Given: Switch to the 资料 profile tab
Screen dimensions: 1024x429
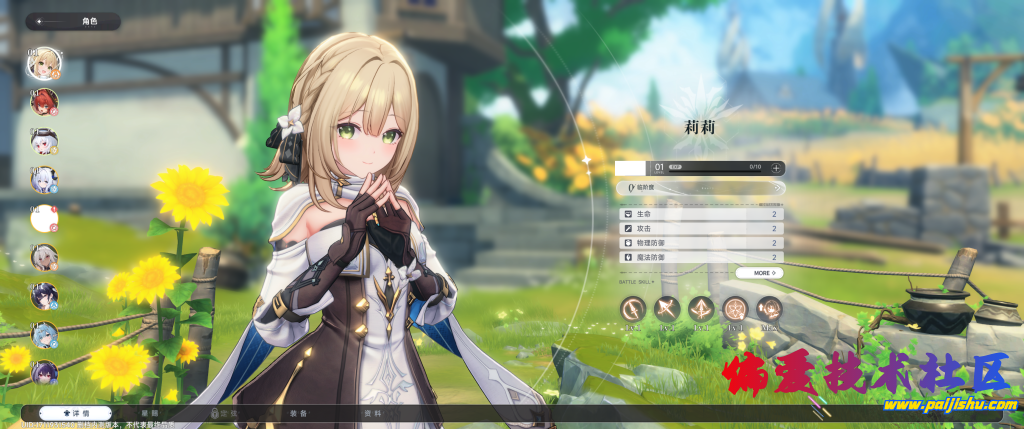Looking at the screenshot, I should click(x=372, y=413).
